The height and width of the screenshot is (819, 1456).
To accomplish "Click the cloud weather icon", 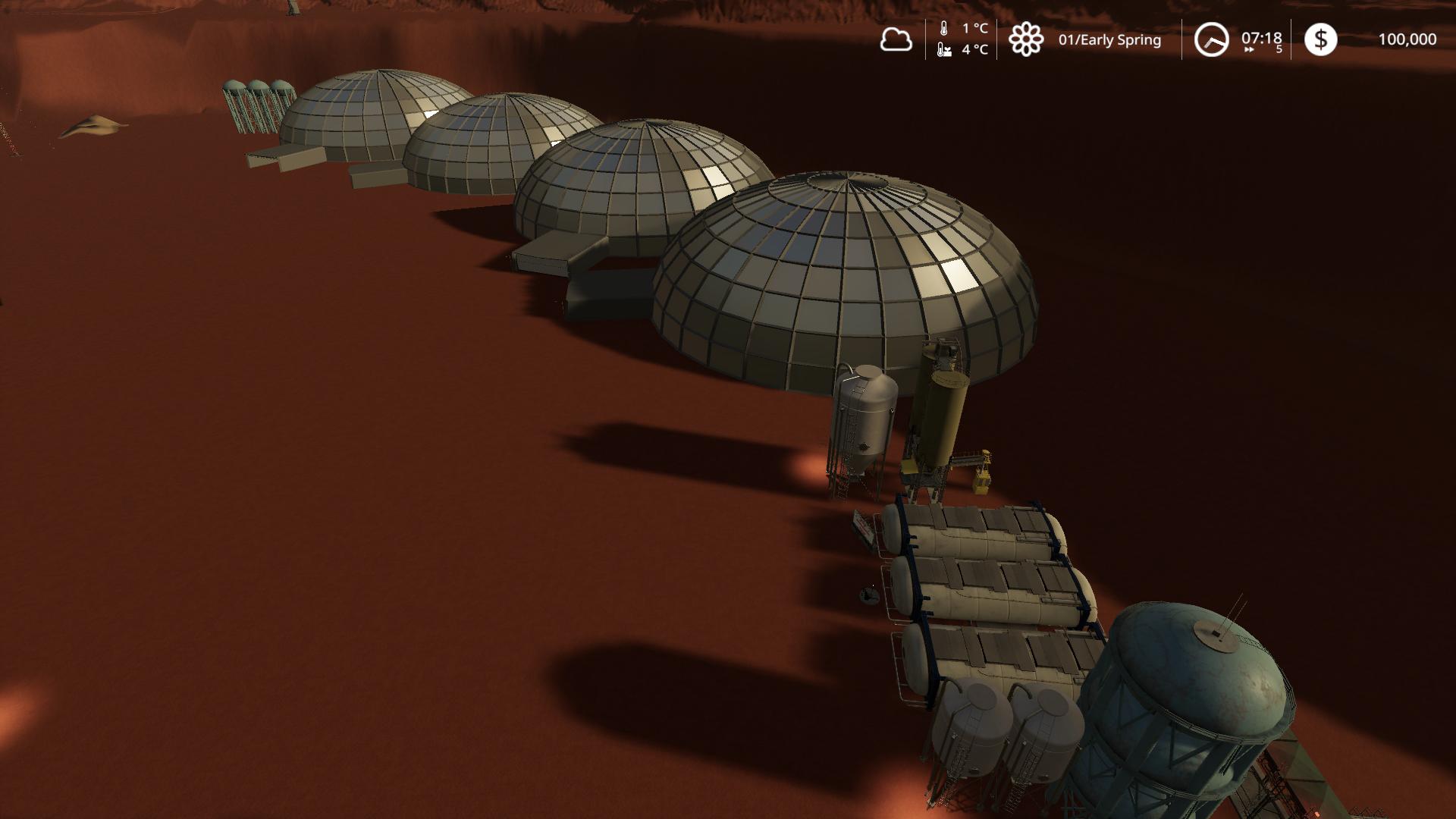I will [x=896, y=39].
